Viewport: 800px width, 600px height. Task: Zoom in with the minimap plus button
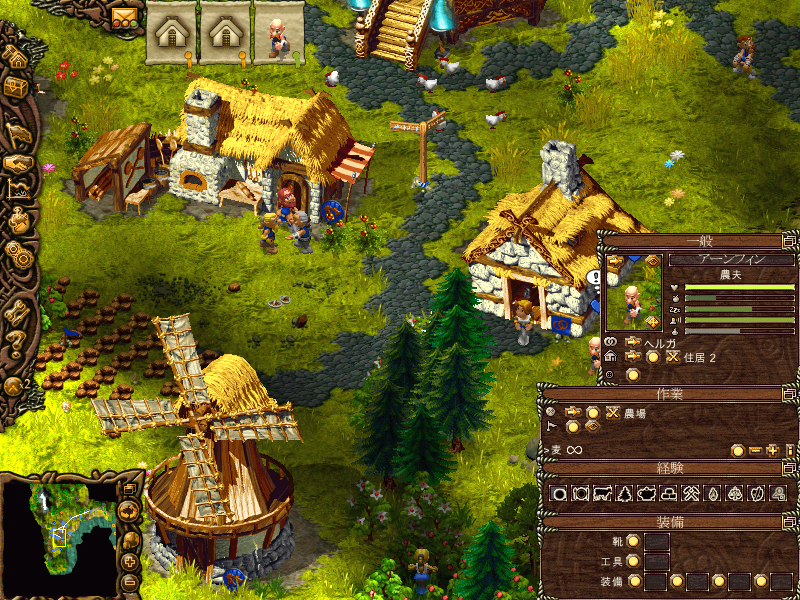coord(129,562)
